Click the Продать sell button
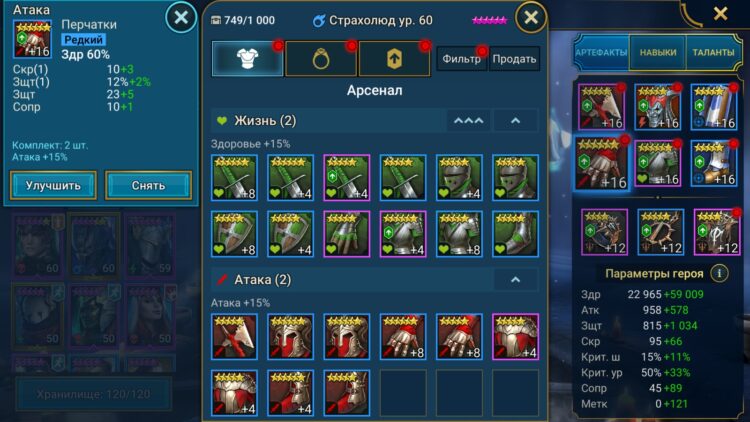 pyautogui.click(x=515, y=59)
